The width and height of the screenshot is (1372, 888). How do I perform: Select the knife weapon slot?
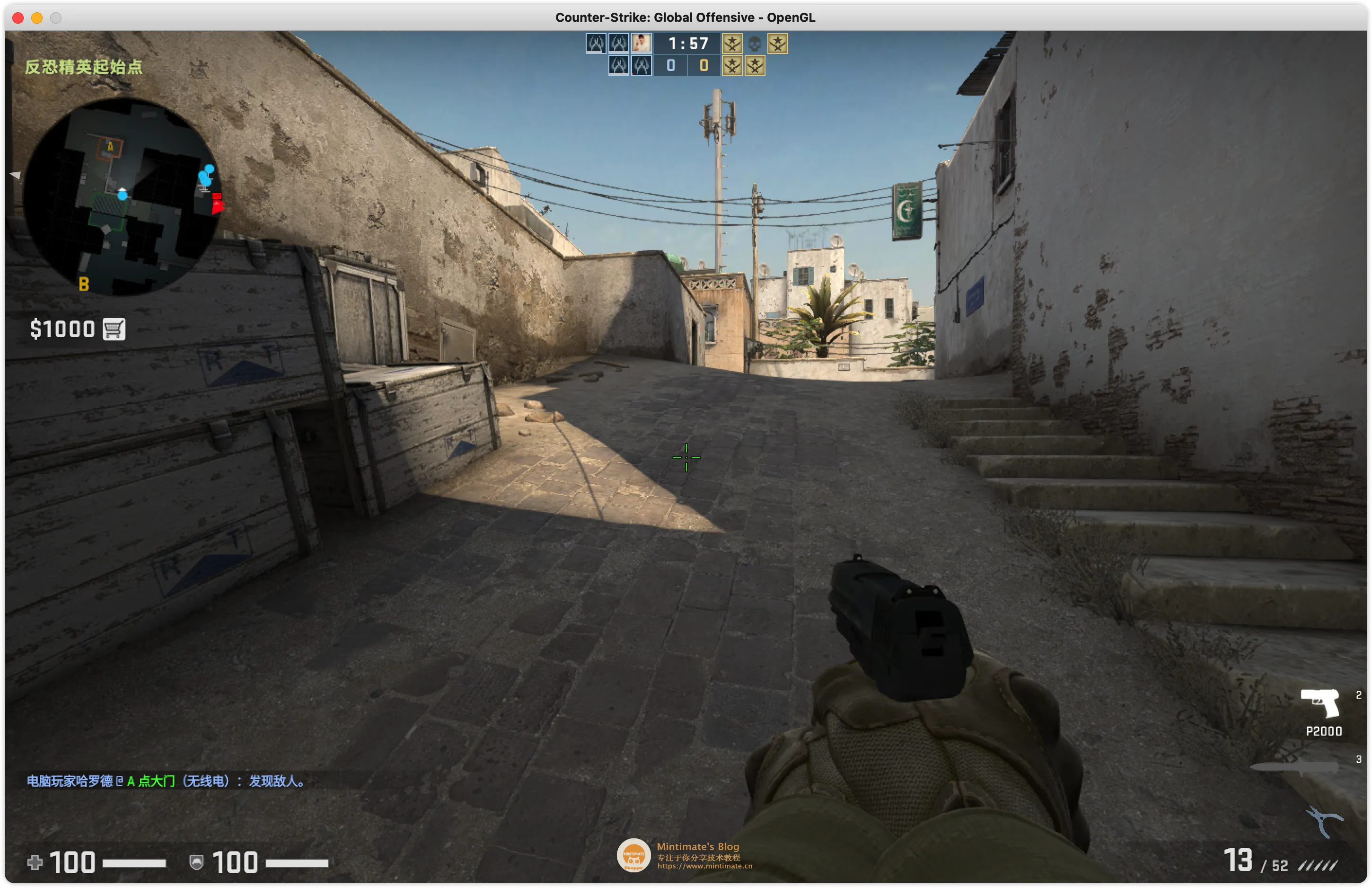[x=1295, y=767]
